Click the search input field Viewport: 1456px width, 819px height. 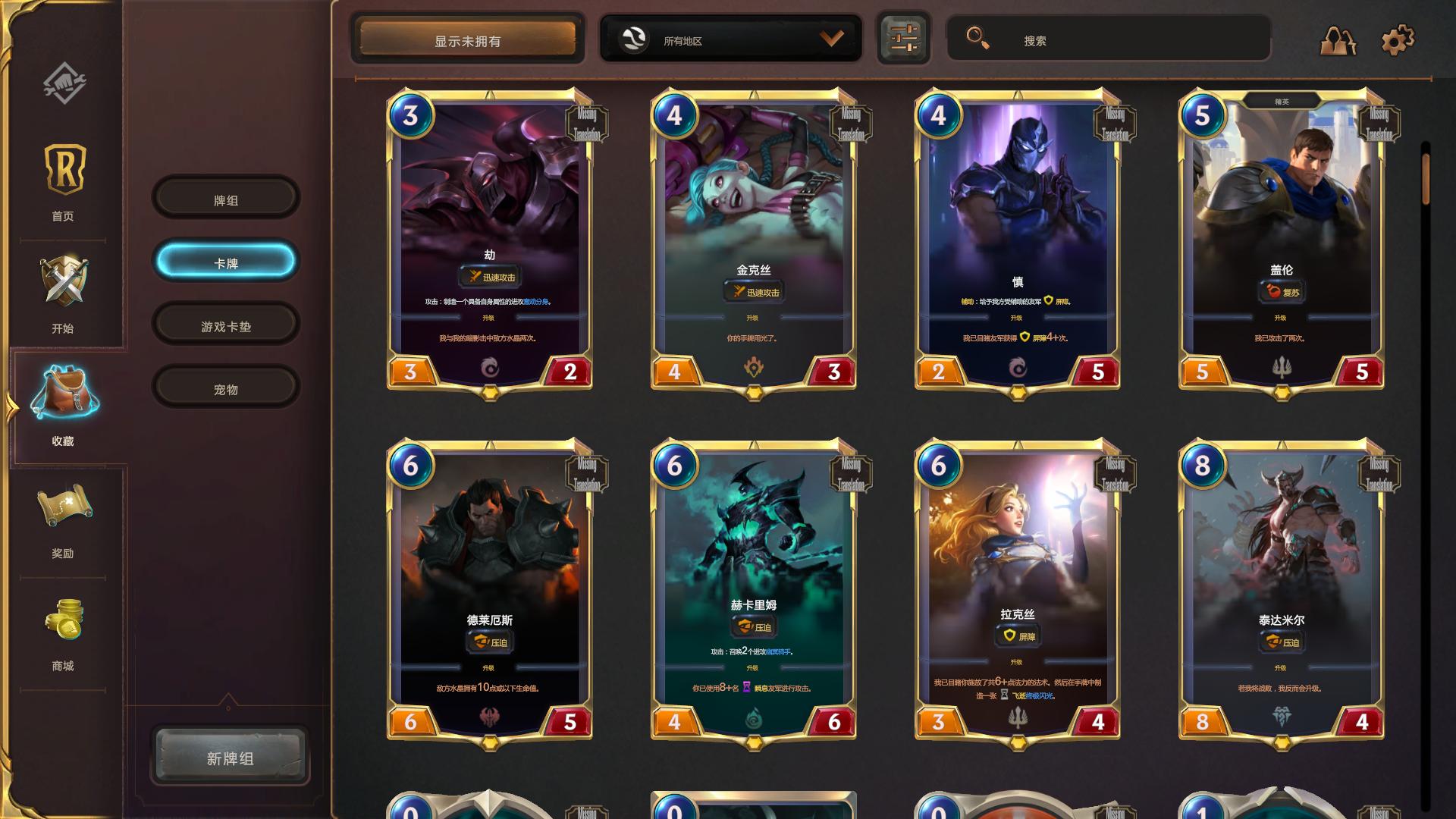coord(1107,40)
